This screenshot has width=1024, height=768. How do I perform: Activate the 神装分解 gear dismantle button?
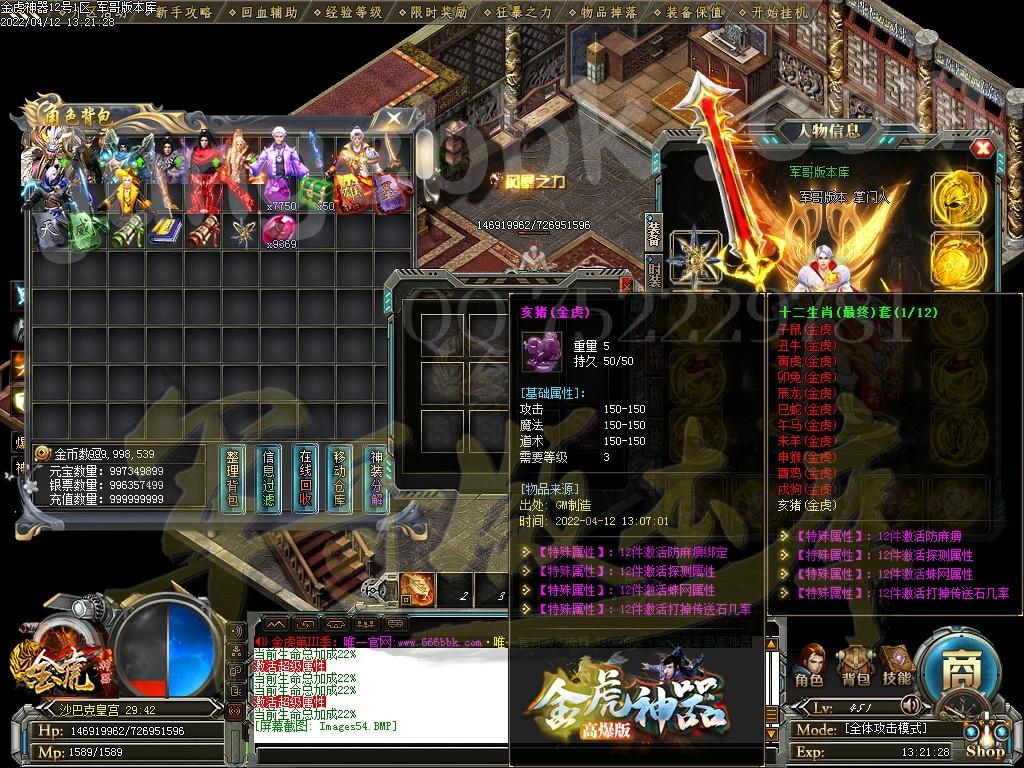point(377,479)
